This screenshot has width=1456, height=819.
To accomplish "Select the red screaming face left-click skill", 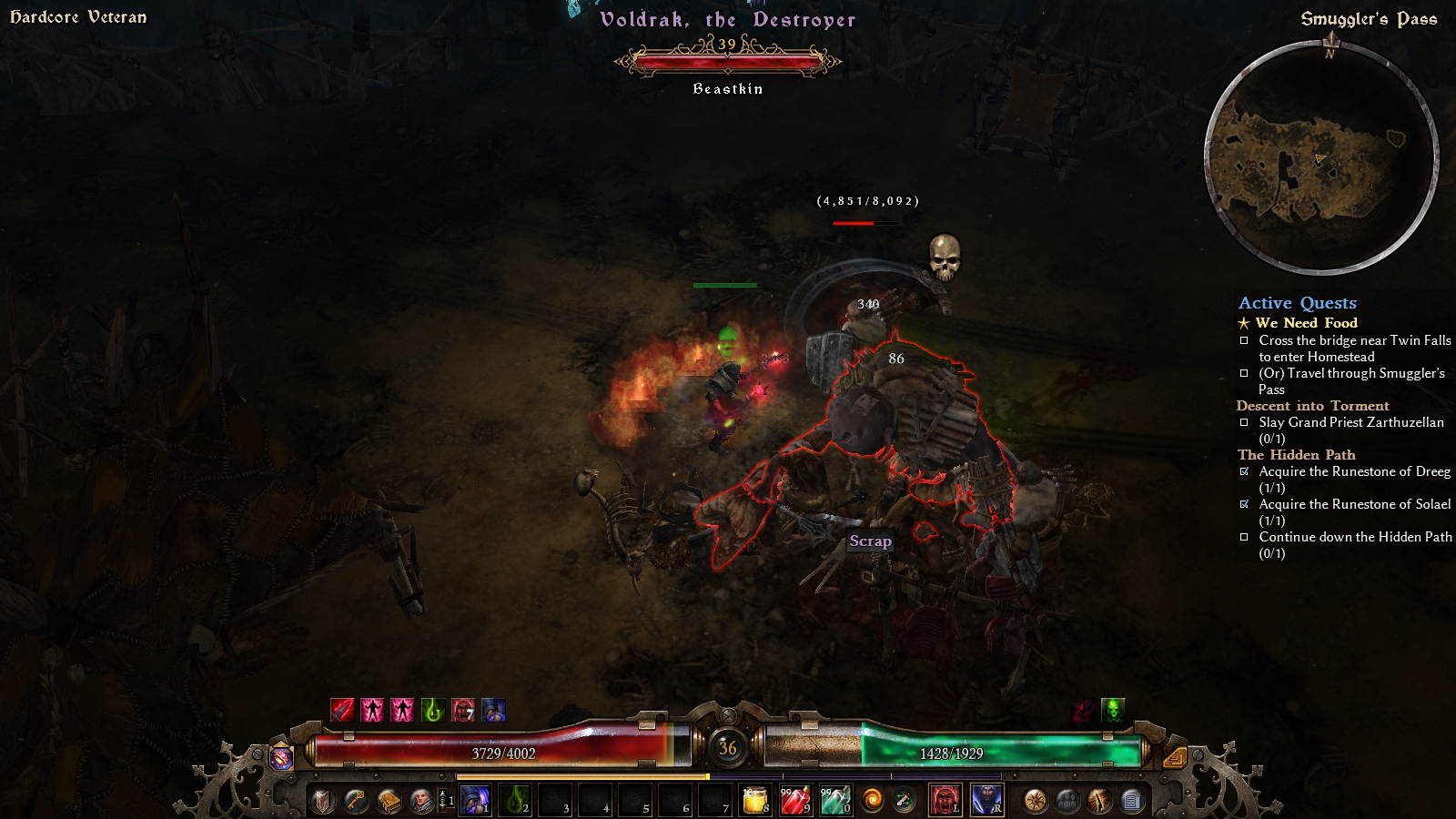I will (945, 800).
